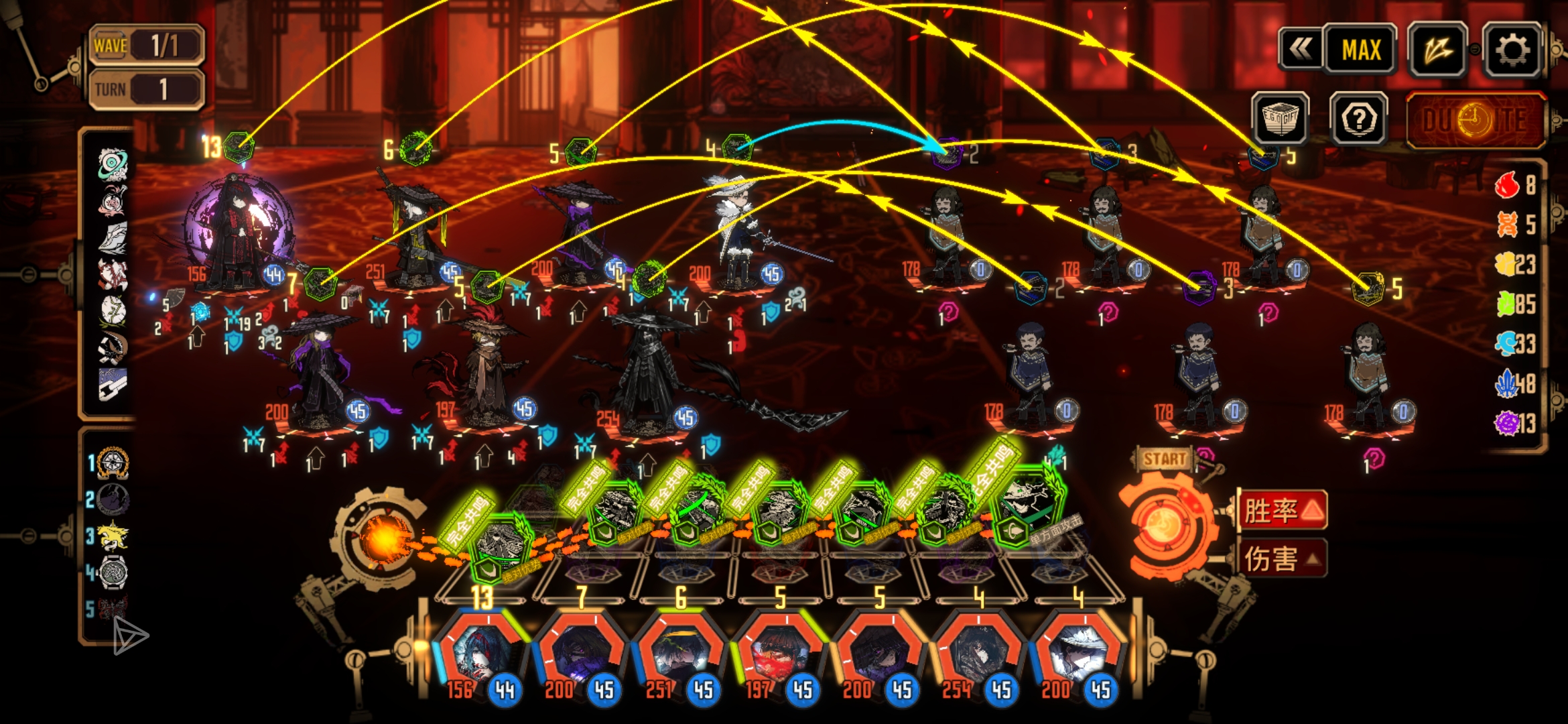Click the double left arrow button
This screenshot has height=724, width=1568.
tap(1301, 50)
